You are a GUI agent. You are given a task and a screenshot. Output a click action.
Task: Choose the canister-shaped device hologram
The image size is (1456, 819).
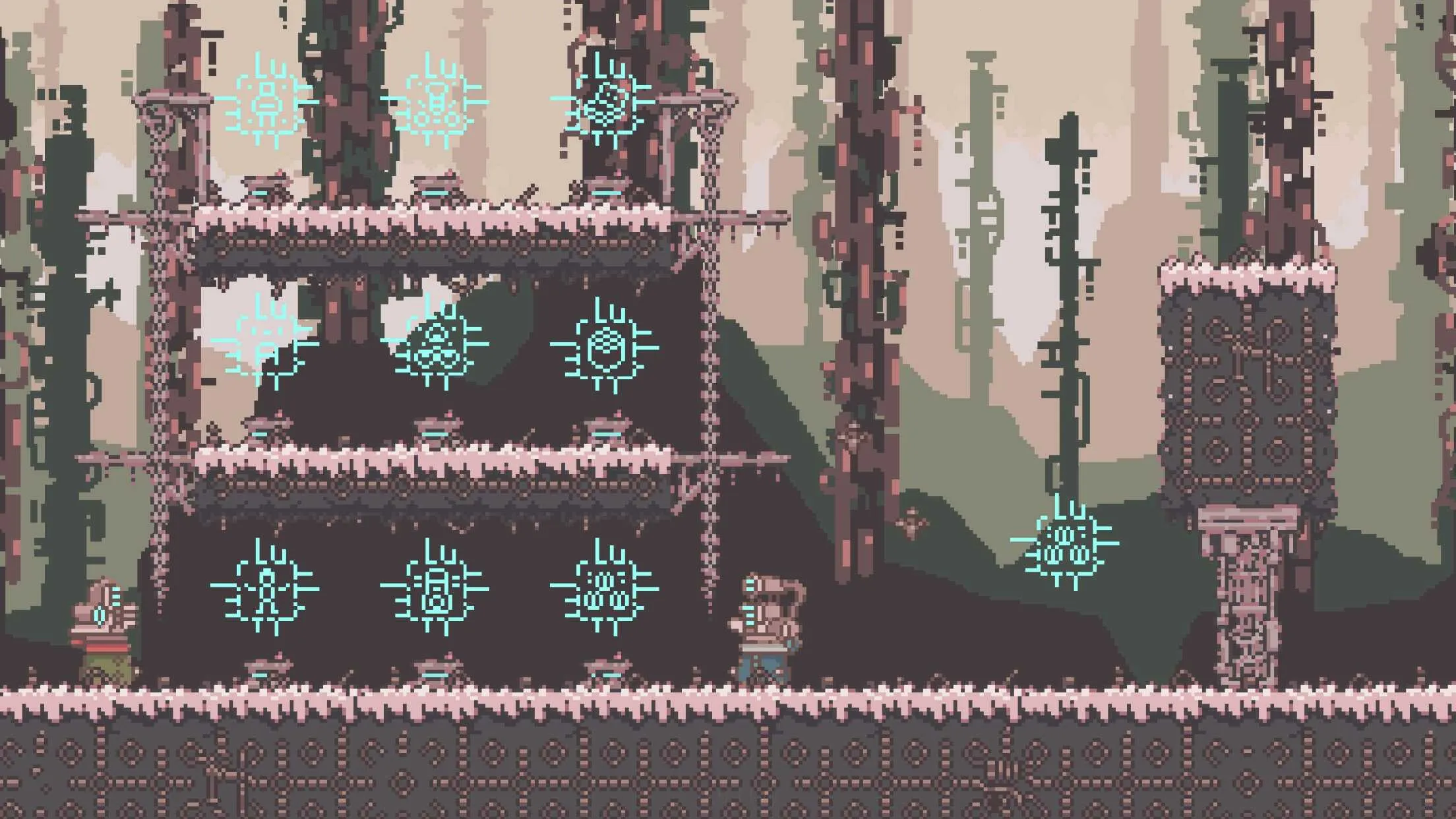tap(435, 590)
